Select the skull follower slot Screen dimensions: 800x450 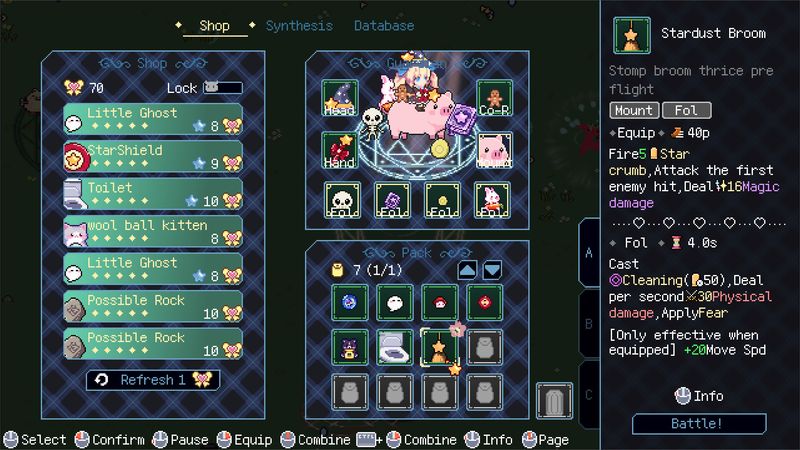point(340,199)
